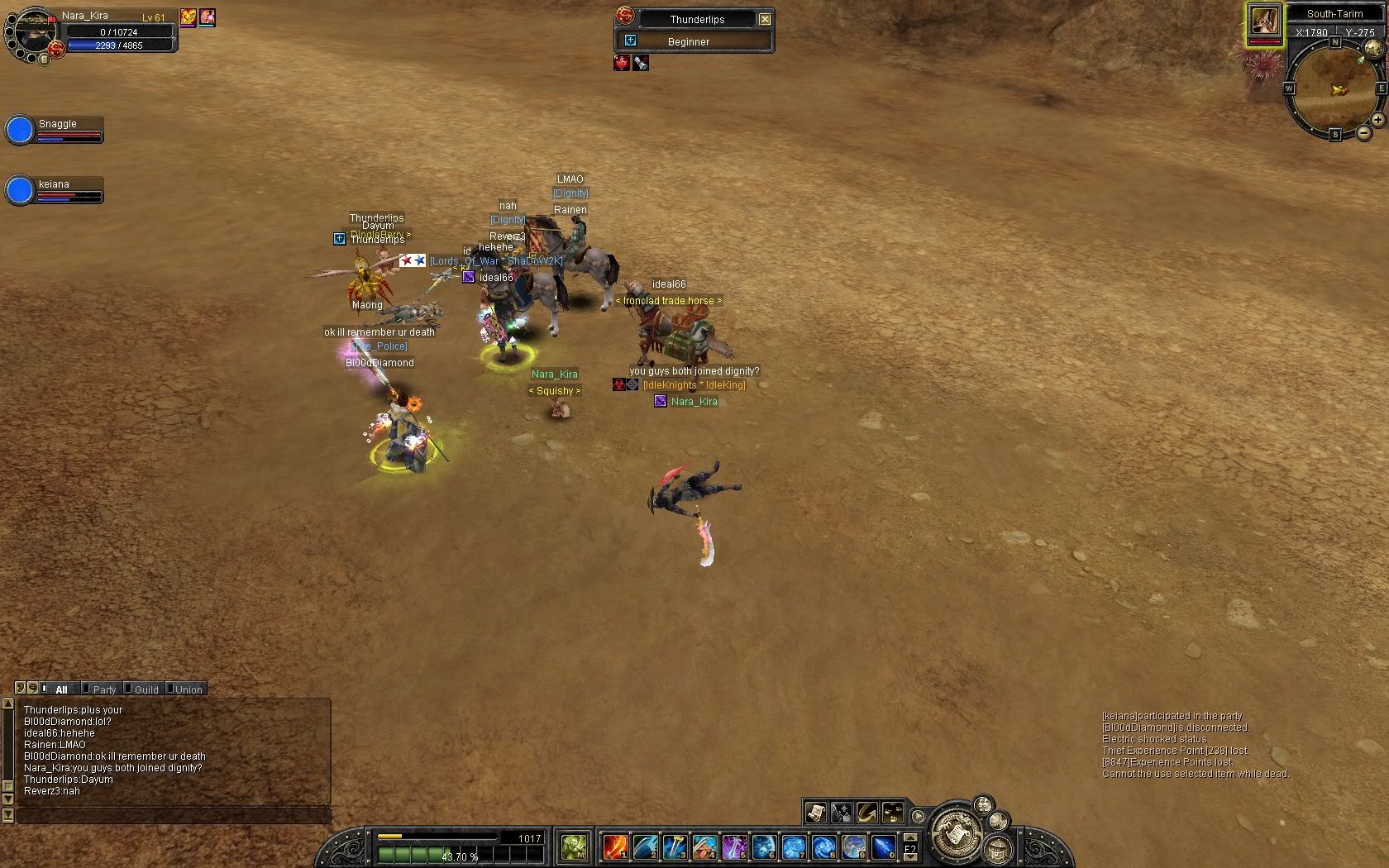Click the Nara_Kira player portrait

click(x=31, y=31)
